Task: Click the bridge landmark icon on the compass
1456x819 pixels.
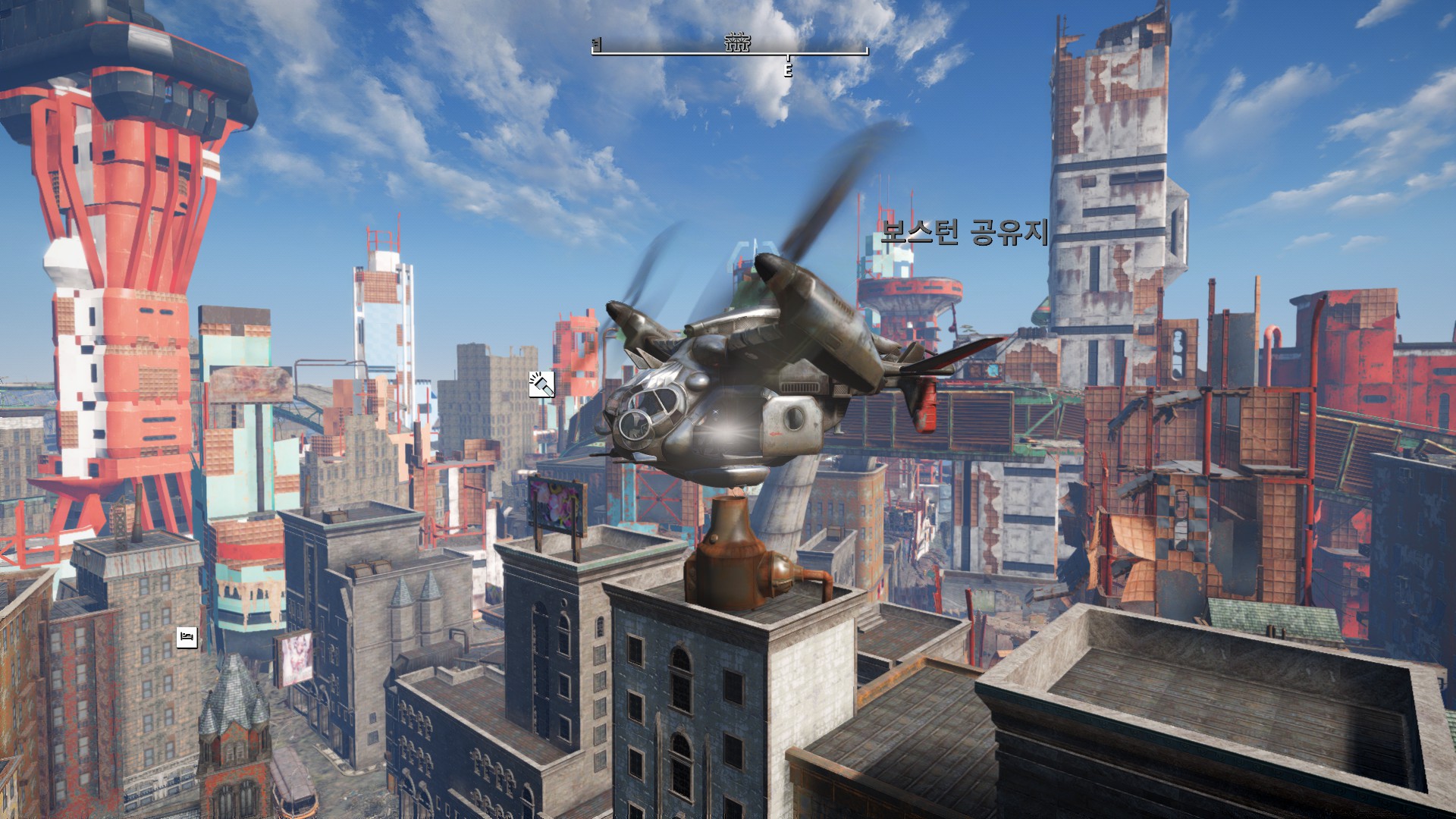Action: click(x=736, y=42)
